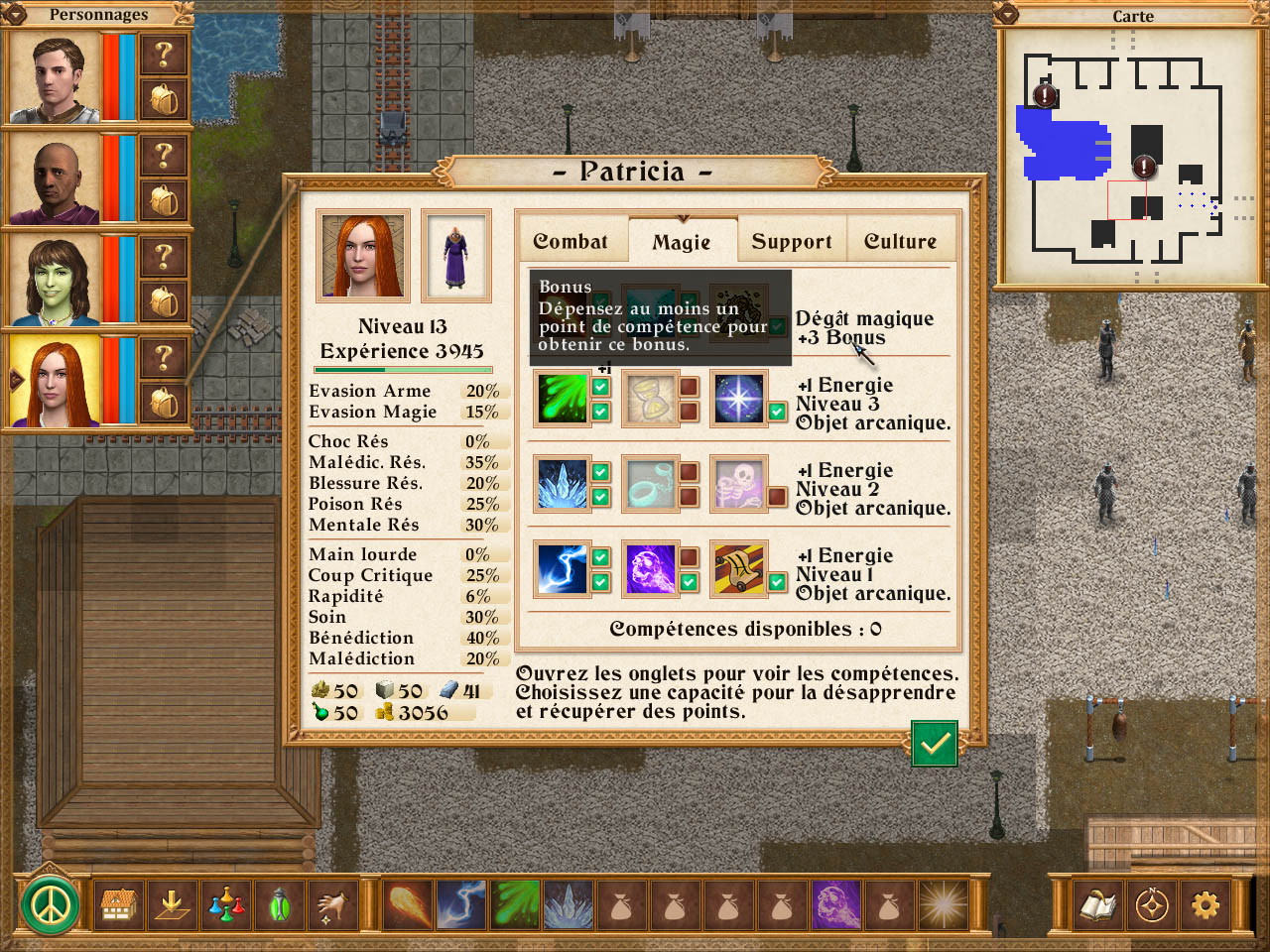1270x952 pixels.
Task: Choose the scroll on striped background skill
Action: pos(738,569)
